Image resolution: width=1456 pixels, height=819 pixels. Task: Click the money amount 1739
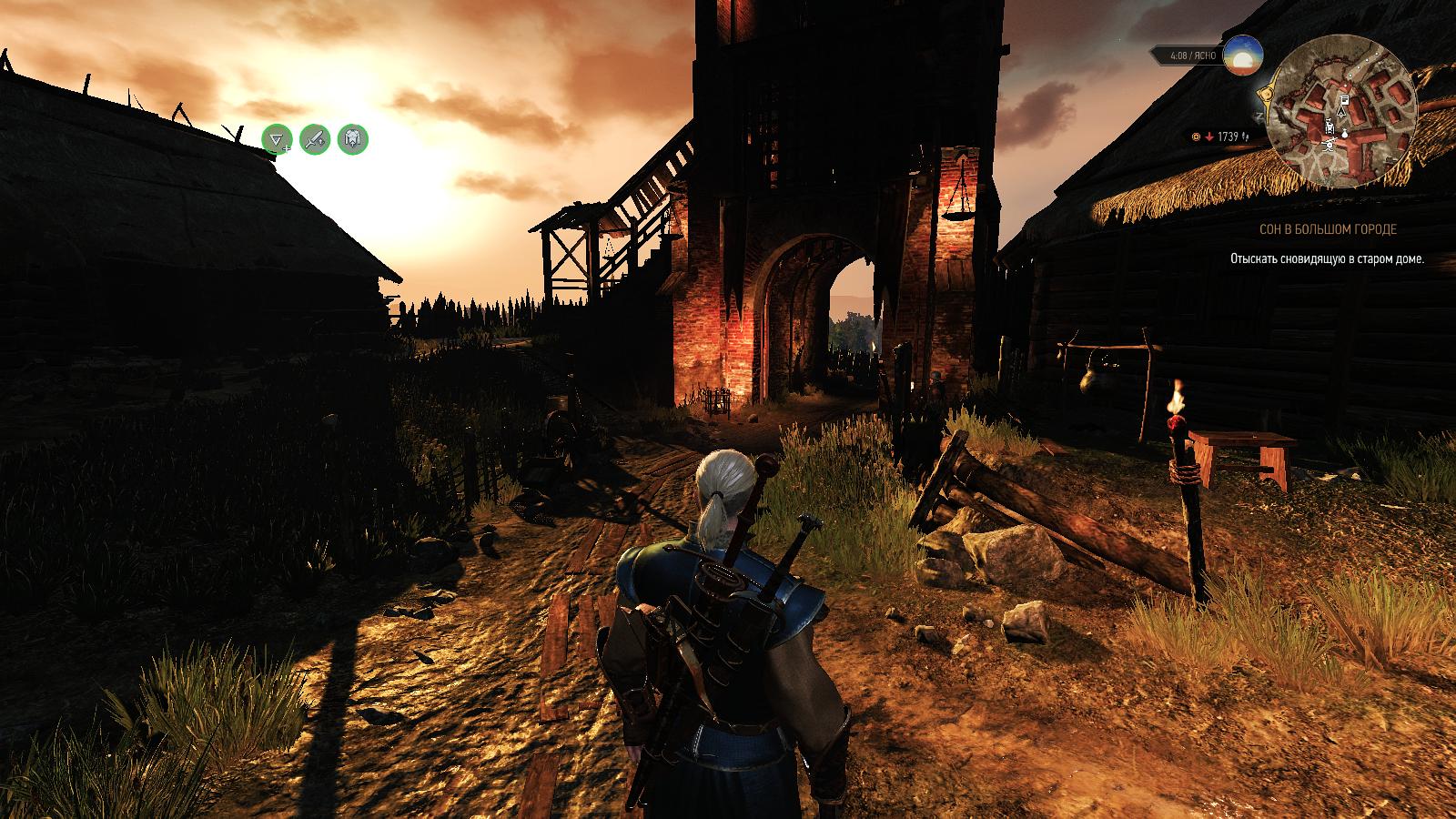coord(1228,136)
